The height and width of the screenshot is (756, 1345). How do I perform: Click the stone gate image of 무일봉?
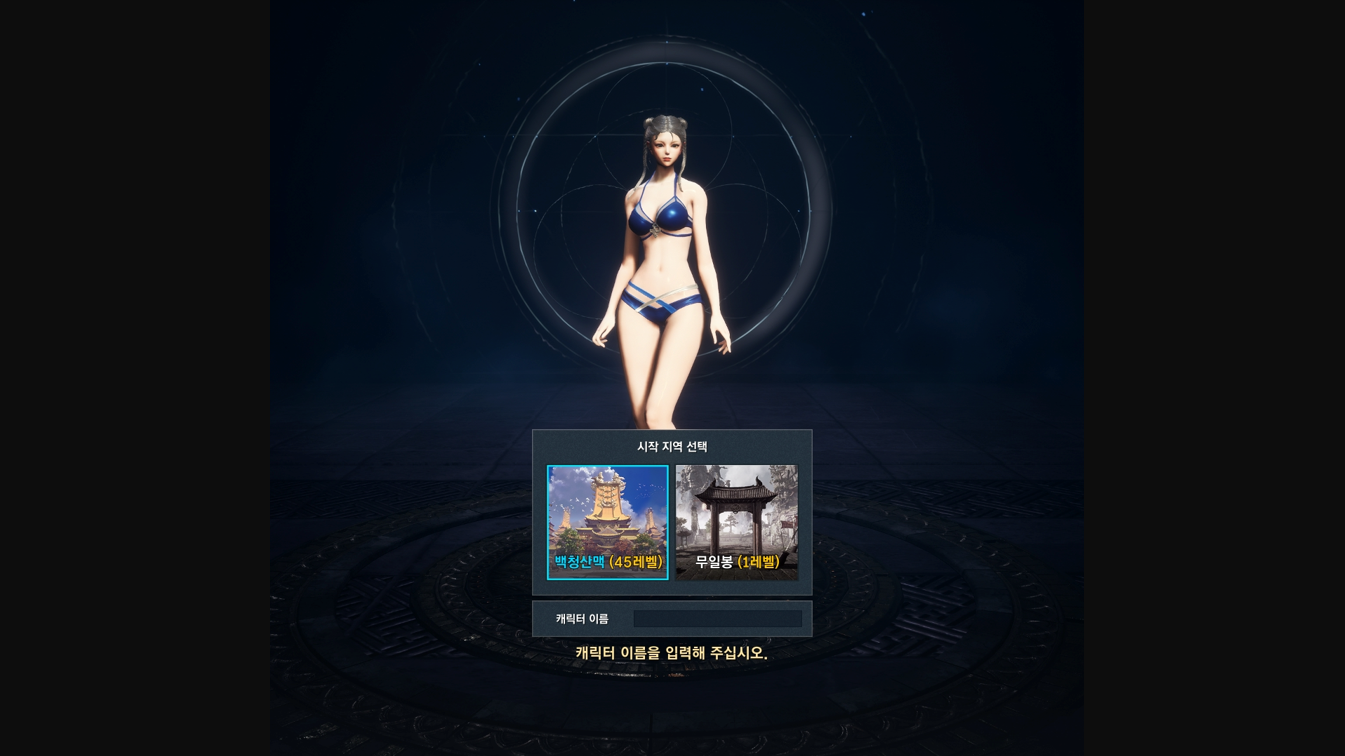click(737, 505)
